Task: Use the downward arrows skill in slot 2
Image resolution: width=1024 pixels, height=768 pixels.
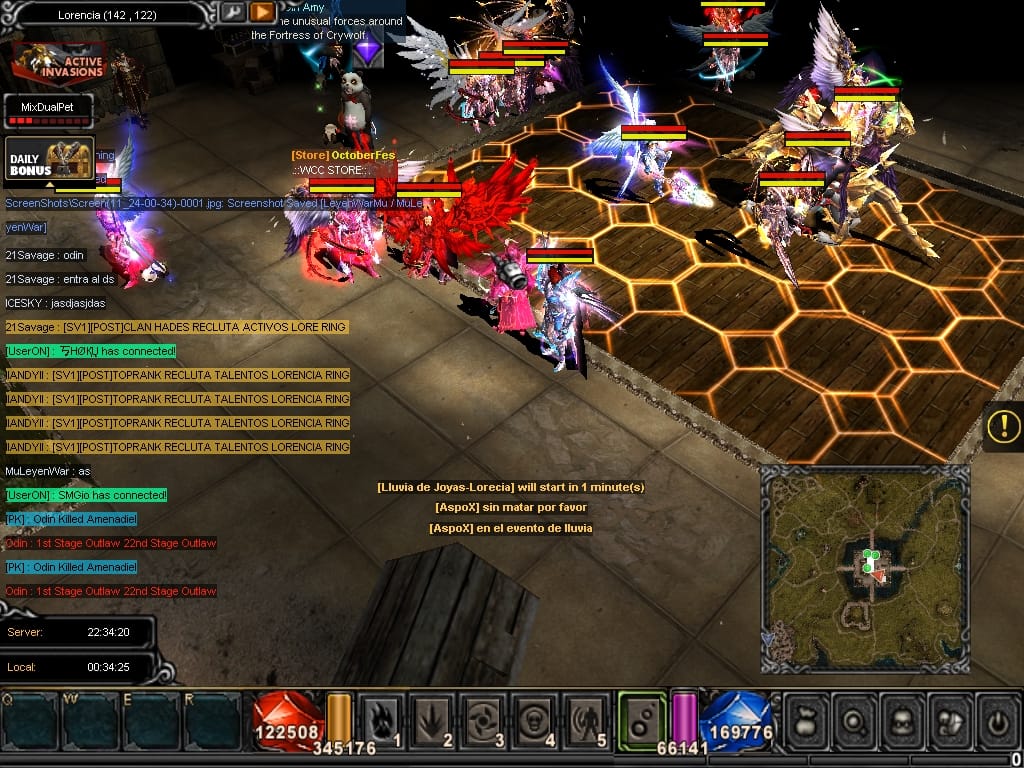Action: tap(434, 720)
